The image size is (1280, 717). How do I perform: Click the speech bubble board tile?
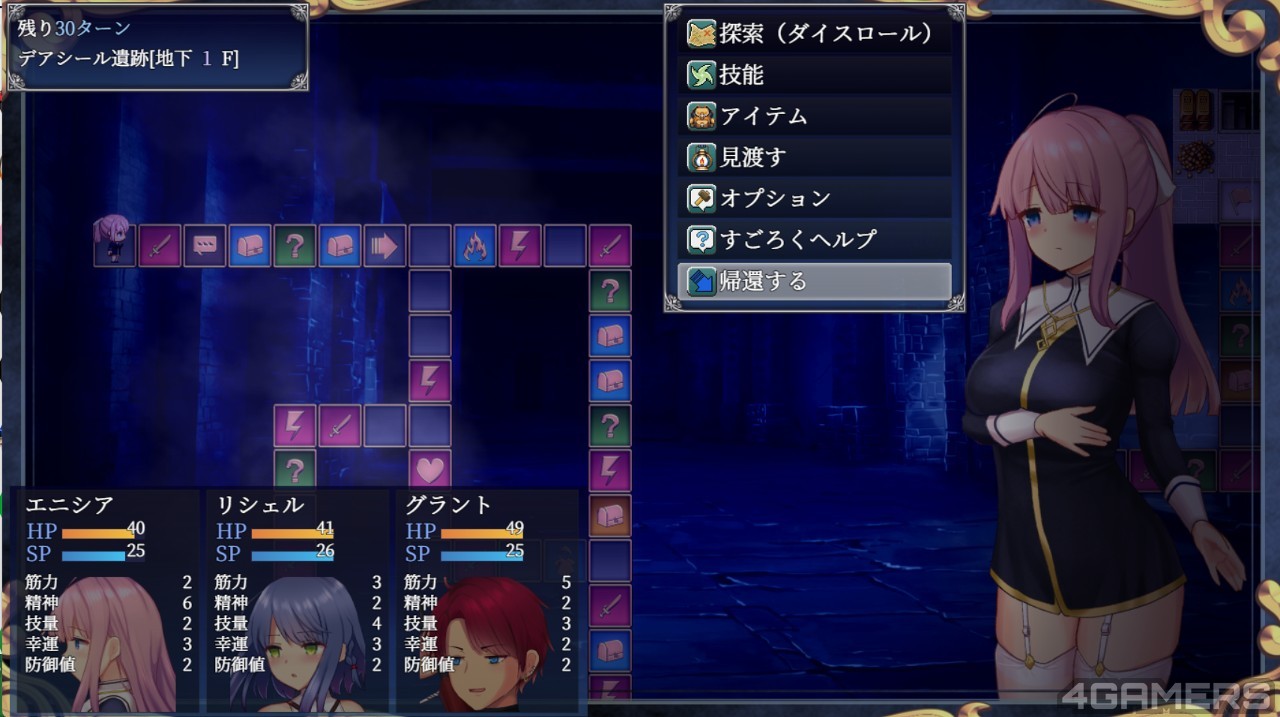205,246
